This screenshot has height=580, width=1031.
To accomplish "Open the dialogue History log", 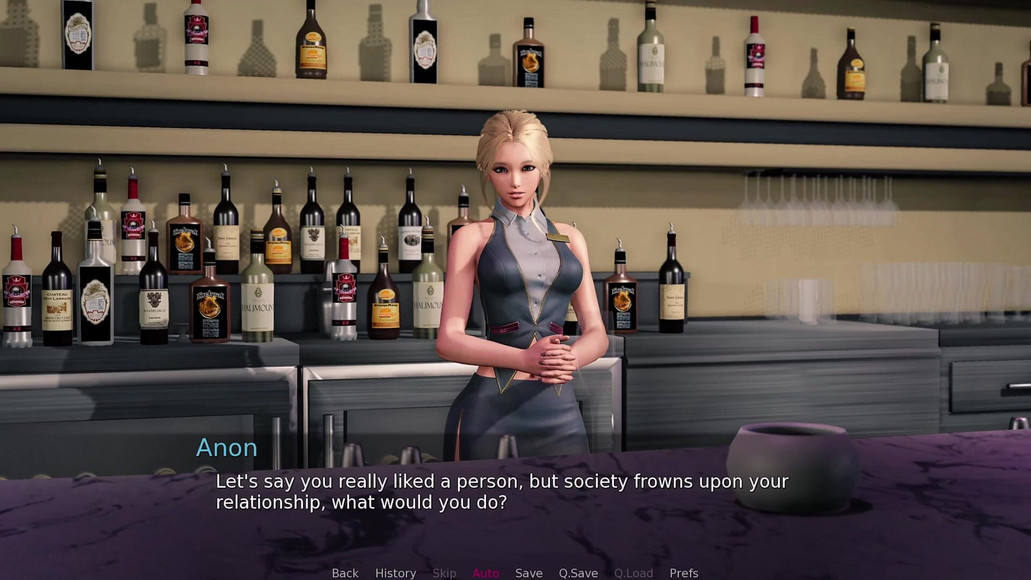I will pos(395,573).
